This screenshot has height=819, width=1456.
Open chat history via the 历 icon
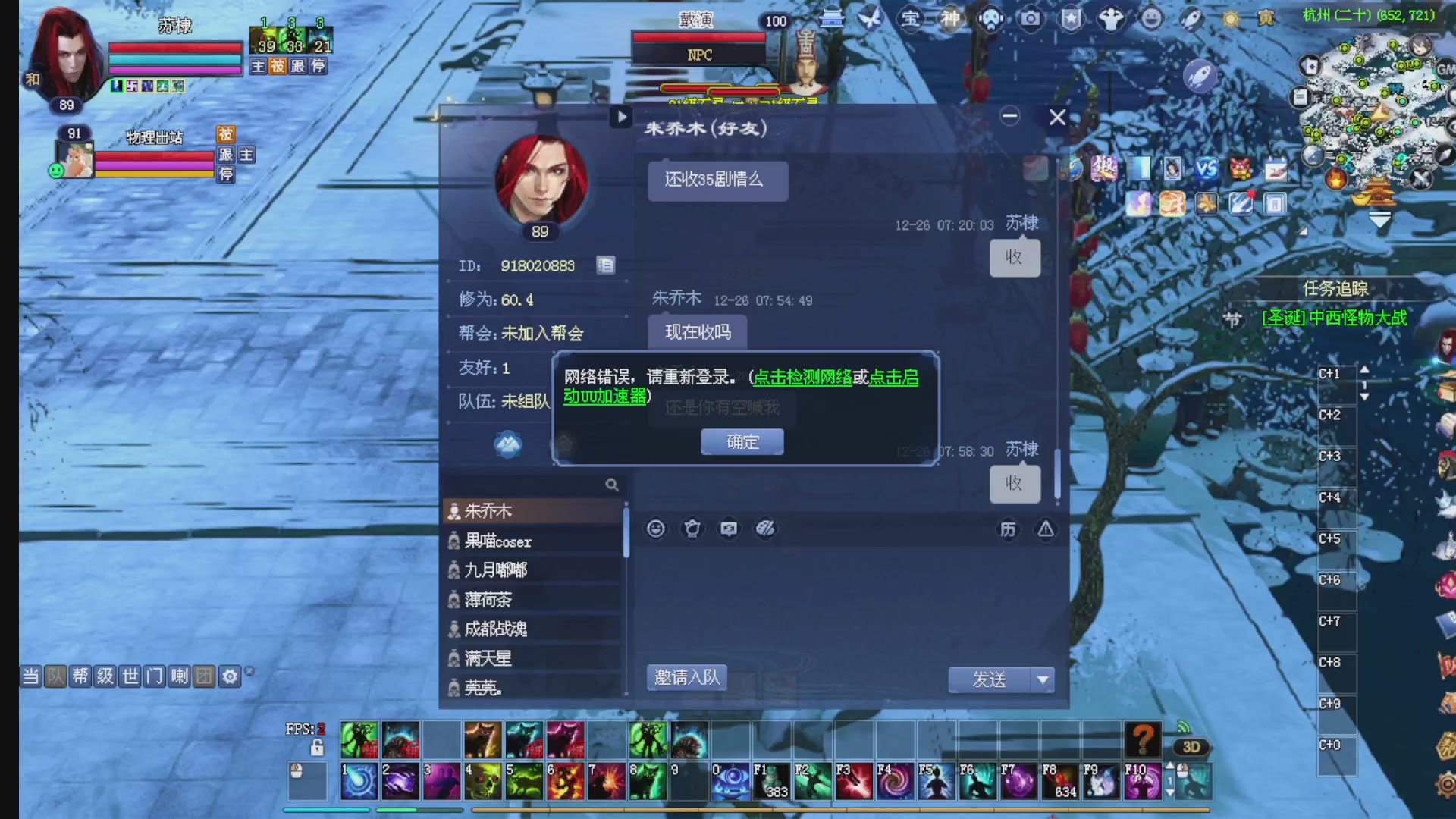click(x=1009, y=529)
